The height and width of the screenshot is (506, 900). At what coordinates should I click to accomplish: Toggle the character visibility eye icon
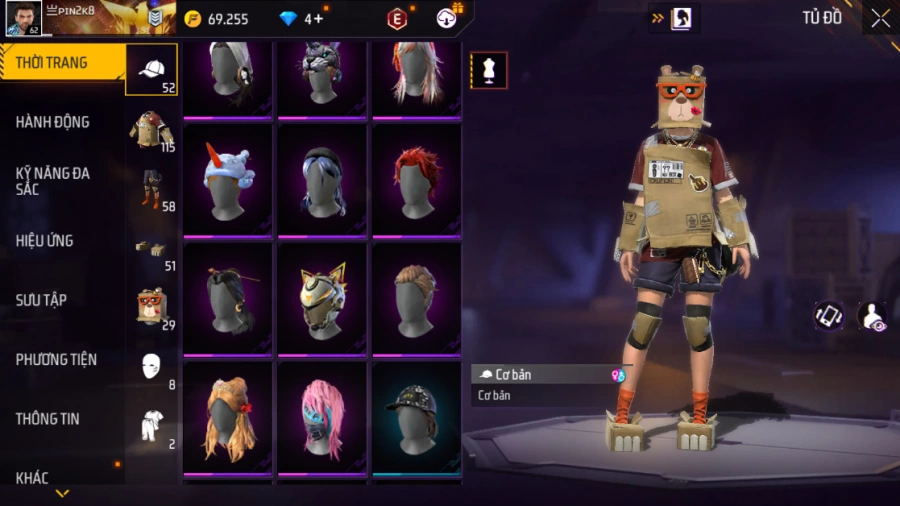(x=872, y=316)
